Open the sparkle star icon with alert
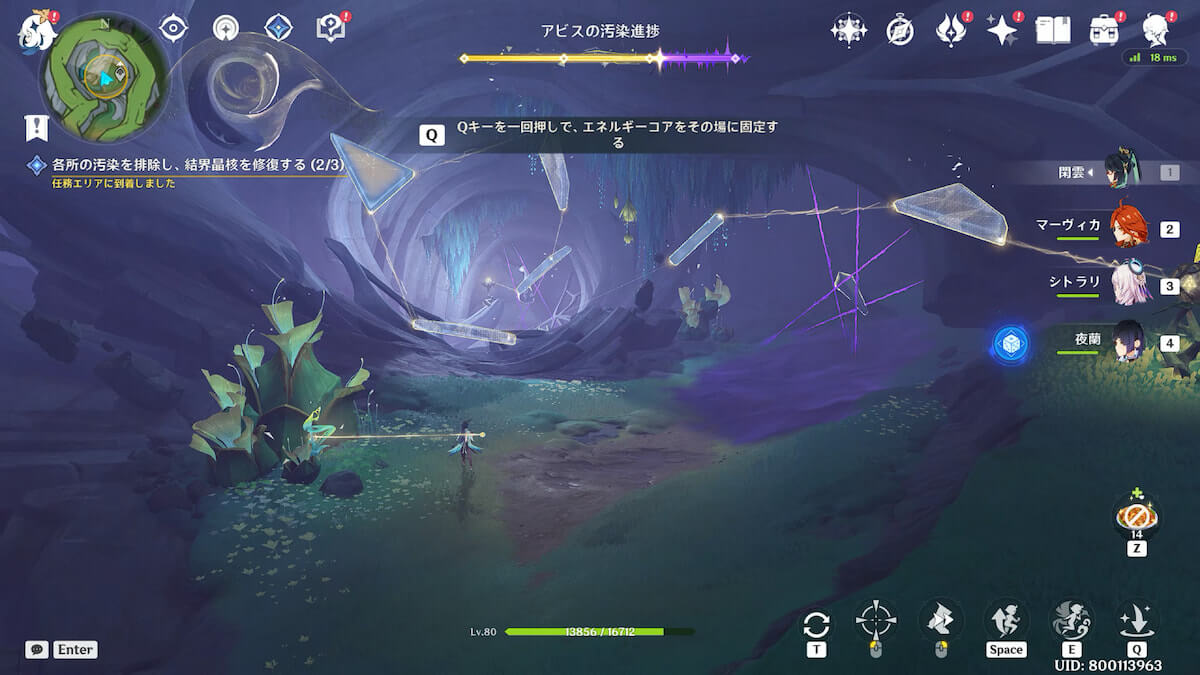Viewport: 1200px width, 675px height. pos(1001,30)
